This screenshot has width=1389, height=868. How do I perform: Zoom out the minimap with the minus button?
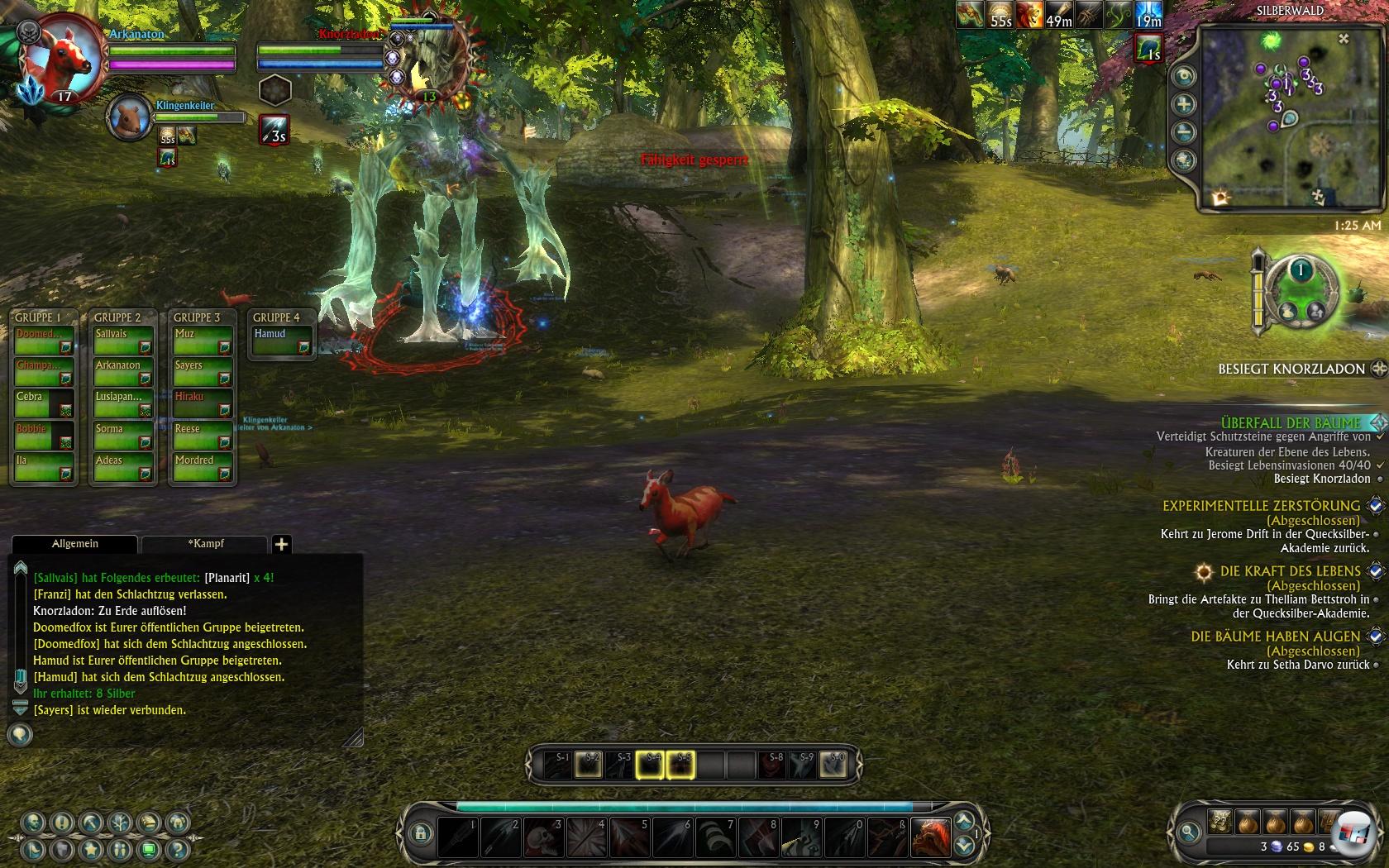[1184, 132]
